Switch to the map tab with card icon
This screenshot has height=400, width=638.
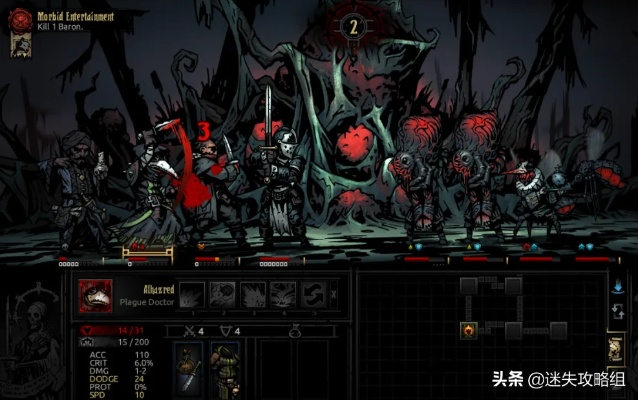pyautogui.click(x=615, y=348)
